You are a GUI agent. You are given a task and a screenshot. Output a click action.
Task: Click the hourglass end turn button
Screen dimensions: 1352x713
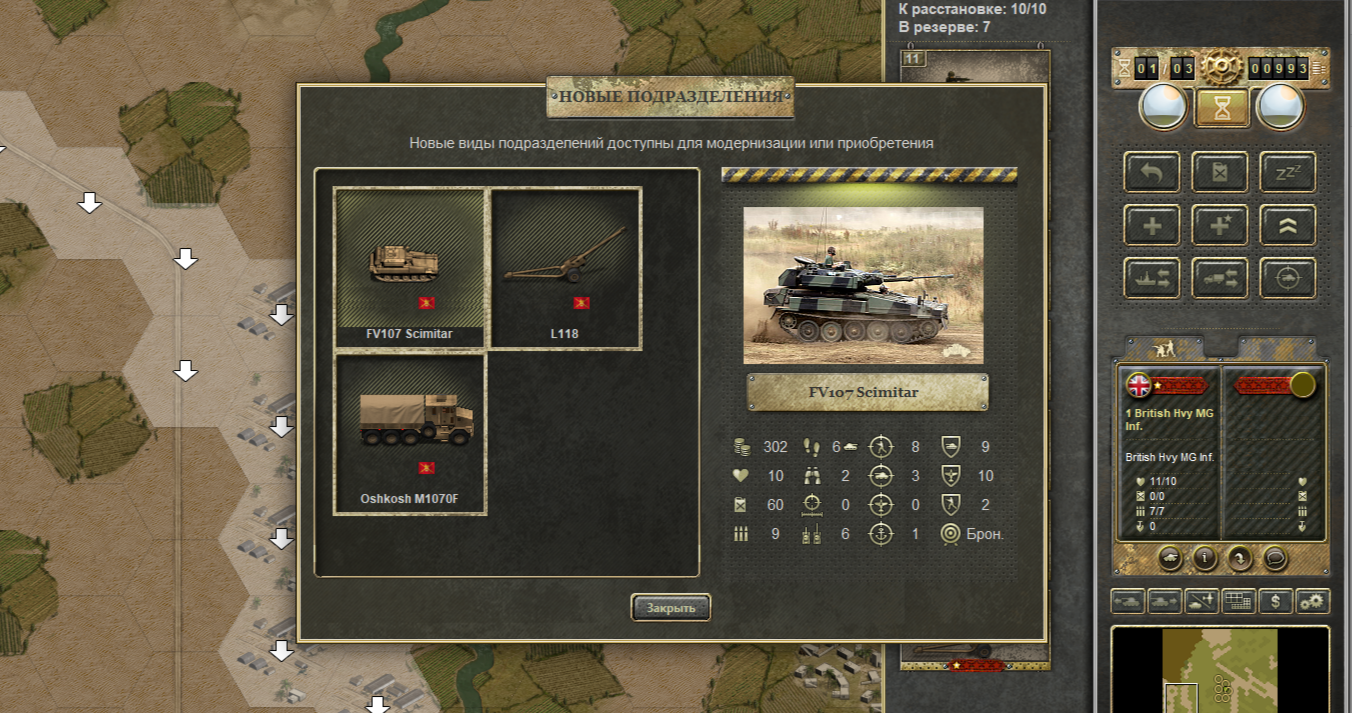[x=1221, y=107]
